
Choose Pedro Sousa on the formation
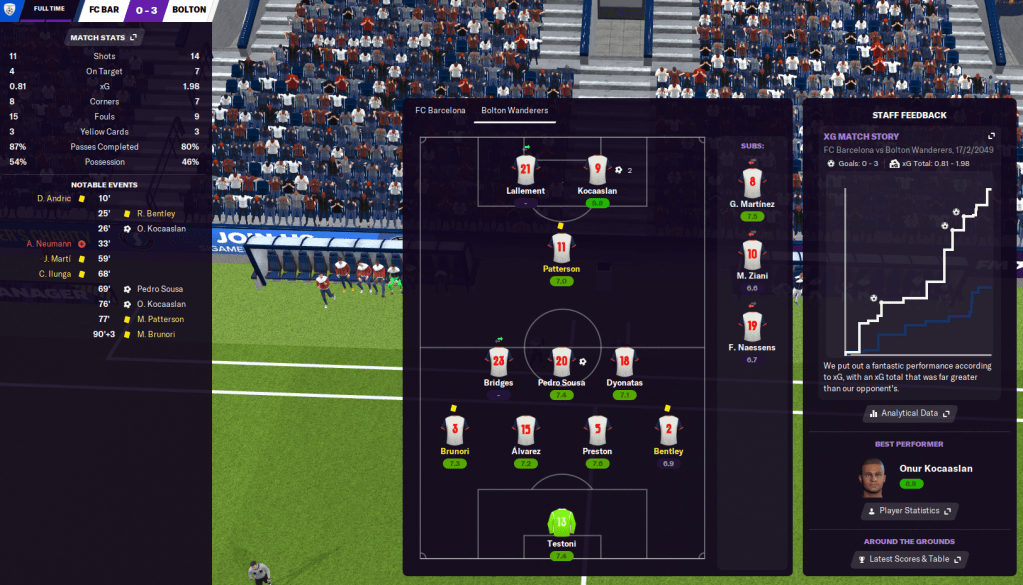561,362
